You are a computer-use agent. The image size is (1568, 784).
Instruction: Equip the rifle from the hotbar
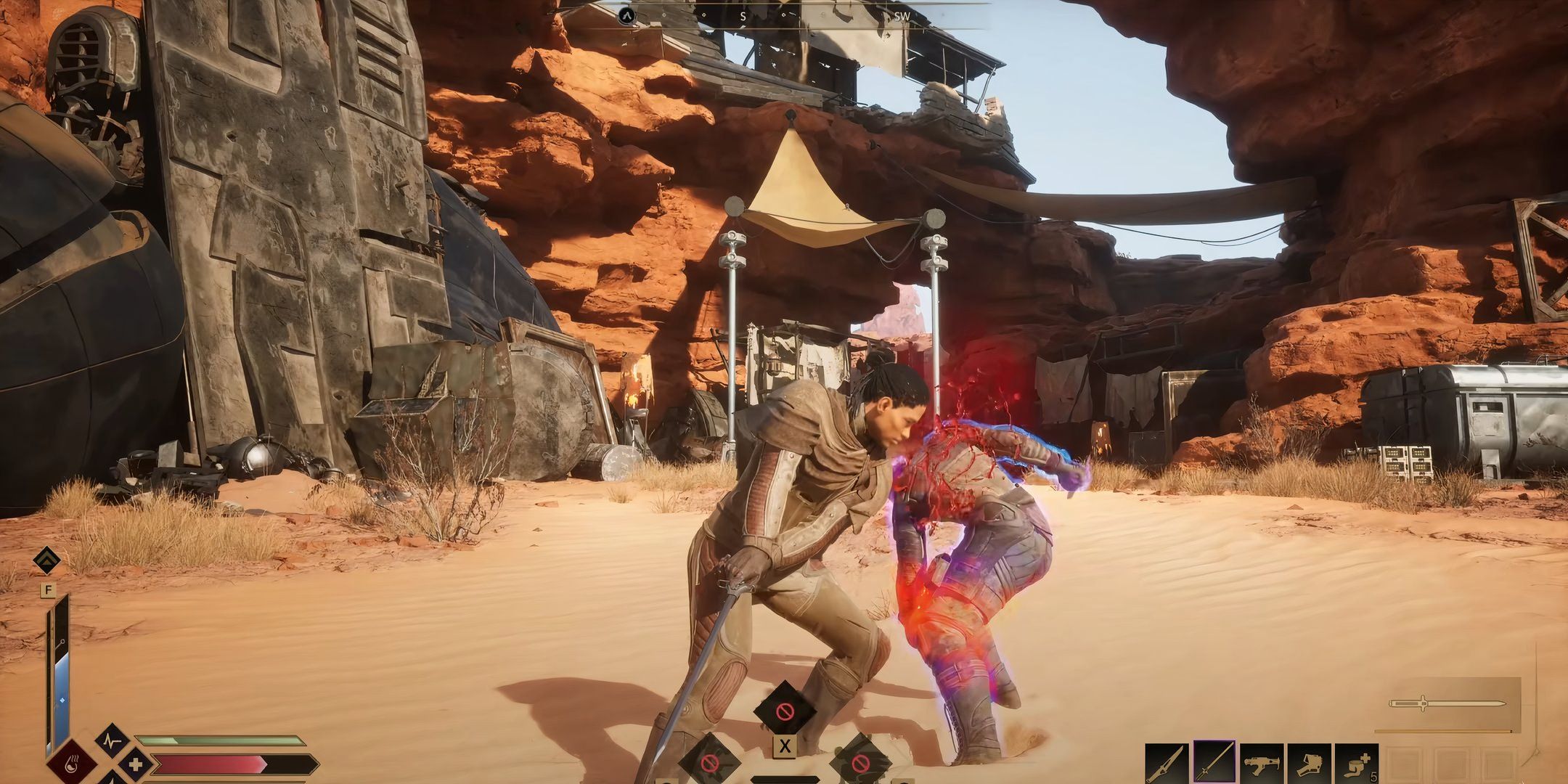(x=1262, y=765)
